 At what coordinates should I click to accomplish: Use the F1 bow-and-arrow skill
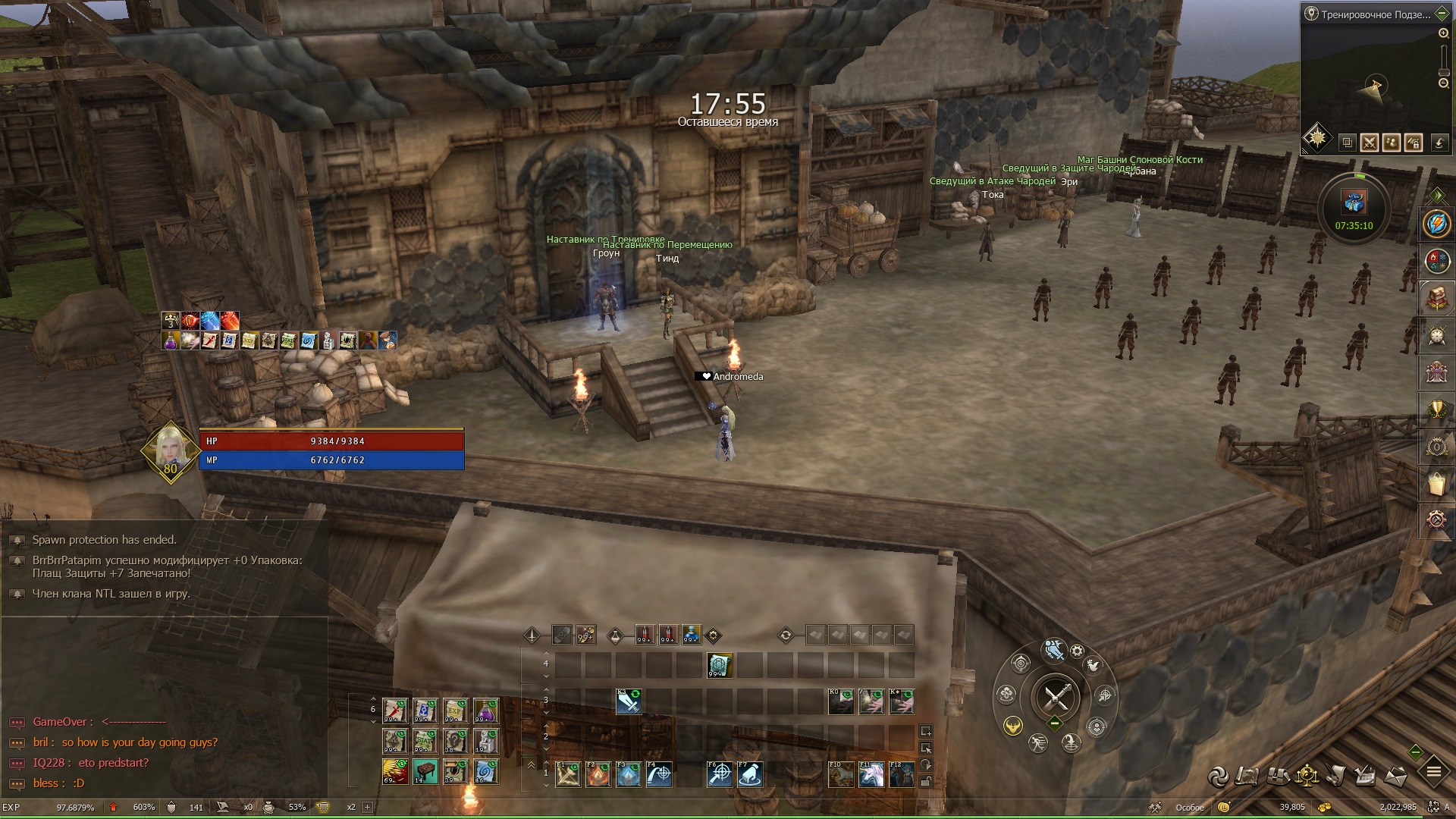point(568,774)
